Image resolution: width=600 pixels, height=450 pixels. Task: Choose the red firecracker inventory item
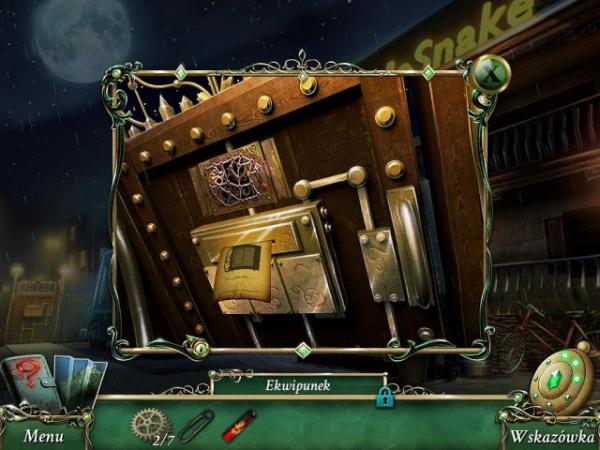click(x=238, y=426)
